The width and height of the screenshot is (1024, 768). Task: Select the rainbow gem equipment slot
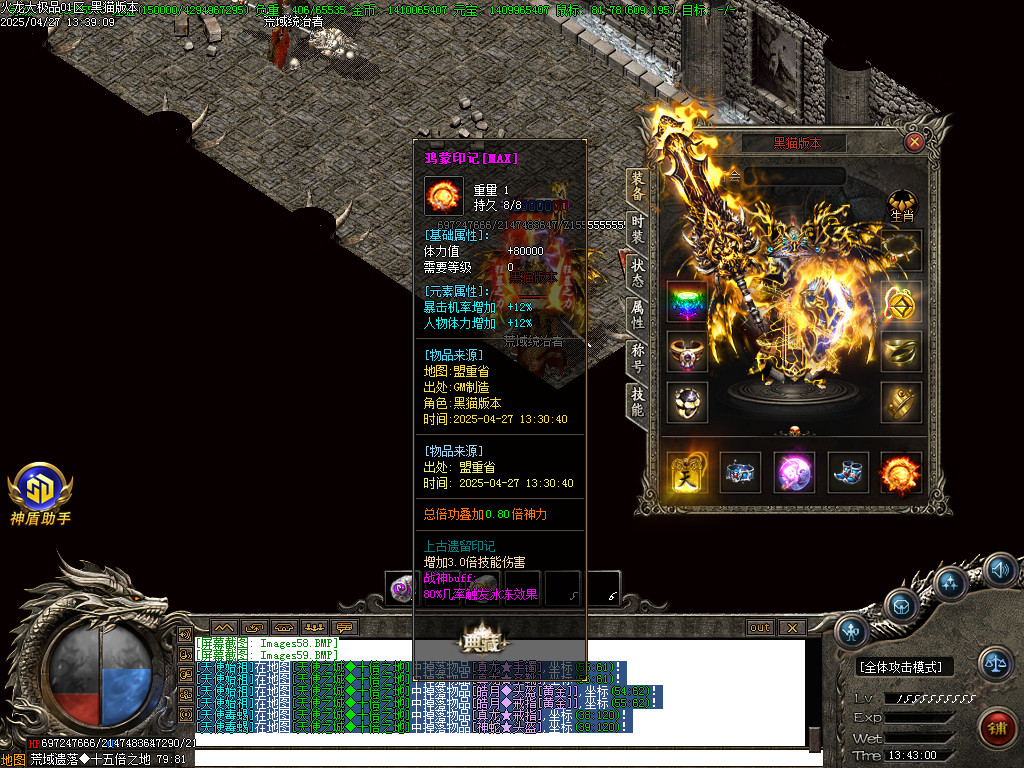point(687,301)
